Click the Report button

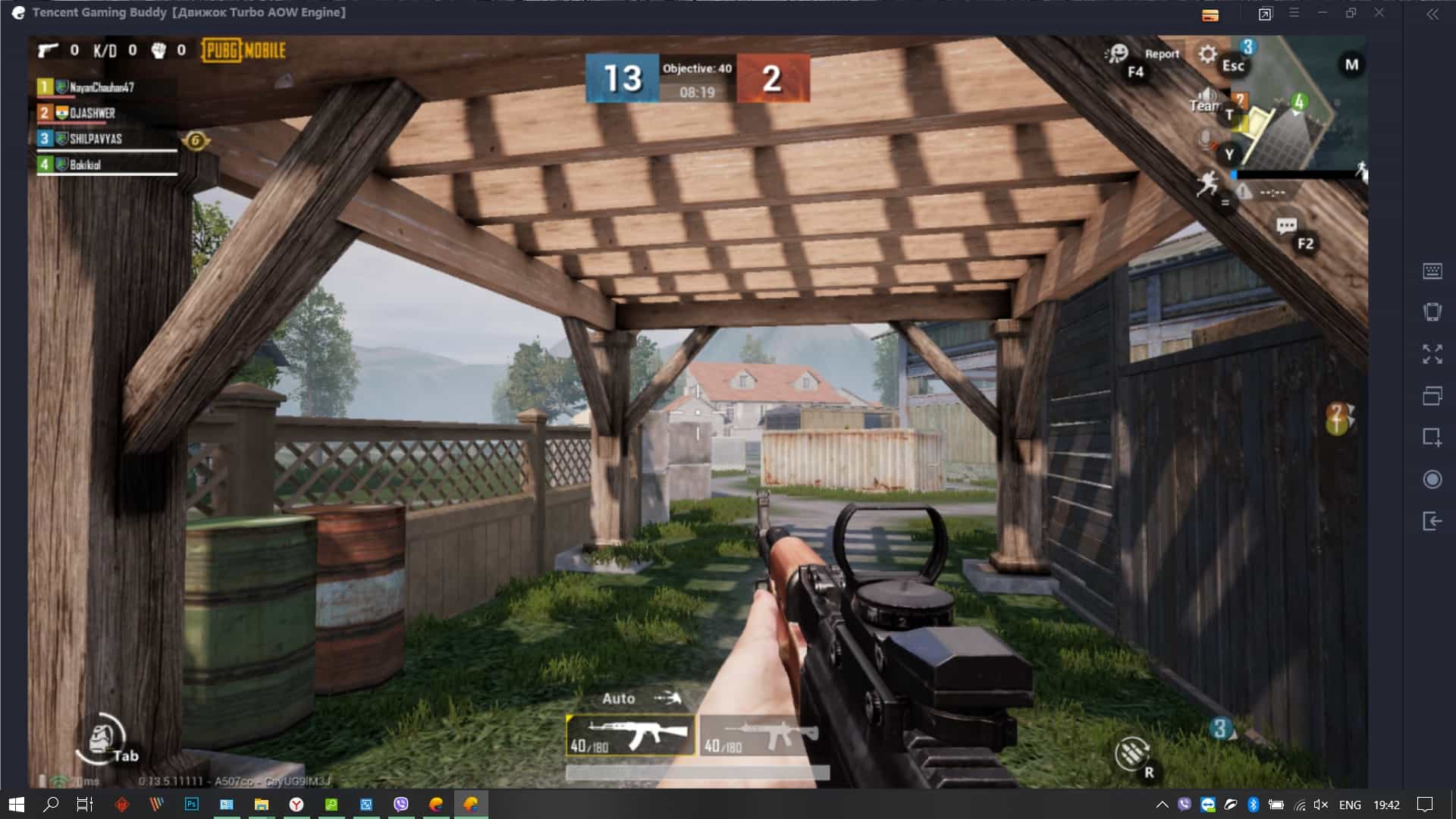point(1162,54)
